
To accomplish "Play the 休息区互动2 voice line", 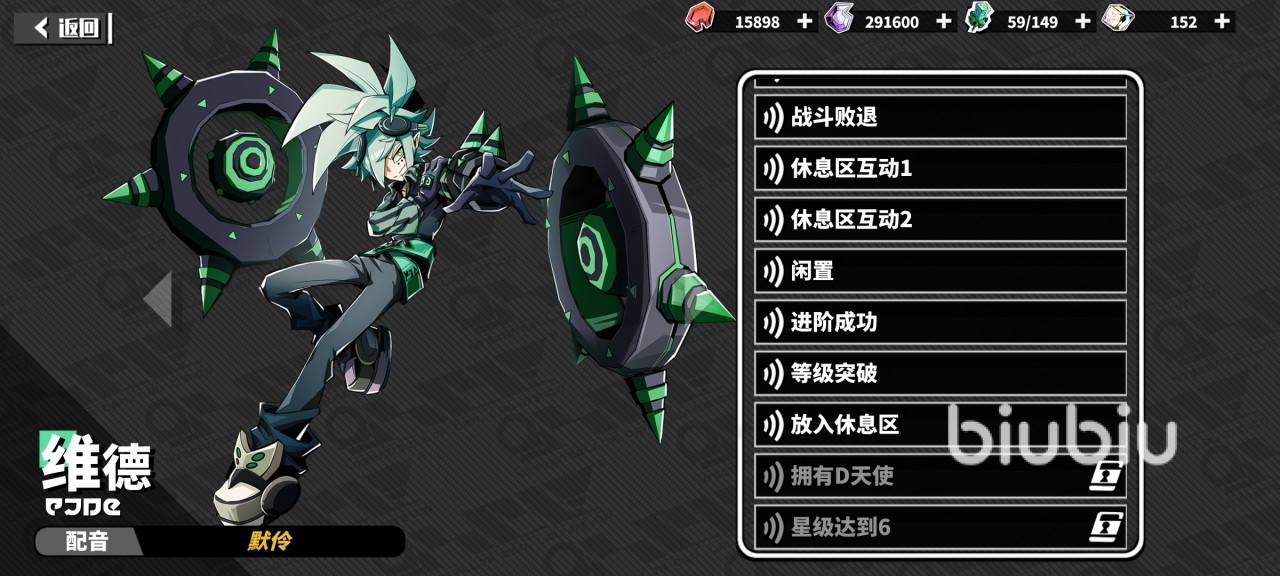I will 940,220.
